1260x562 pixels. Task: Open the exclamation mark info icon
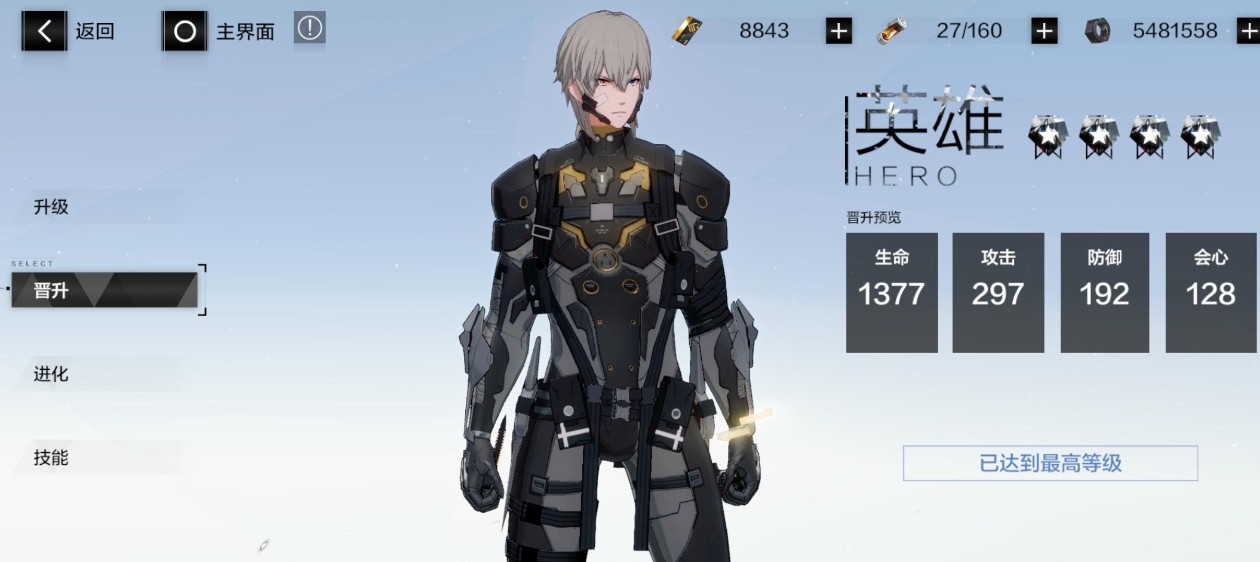[x=310, y=29]
